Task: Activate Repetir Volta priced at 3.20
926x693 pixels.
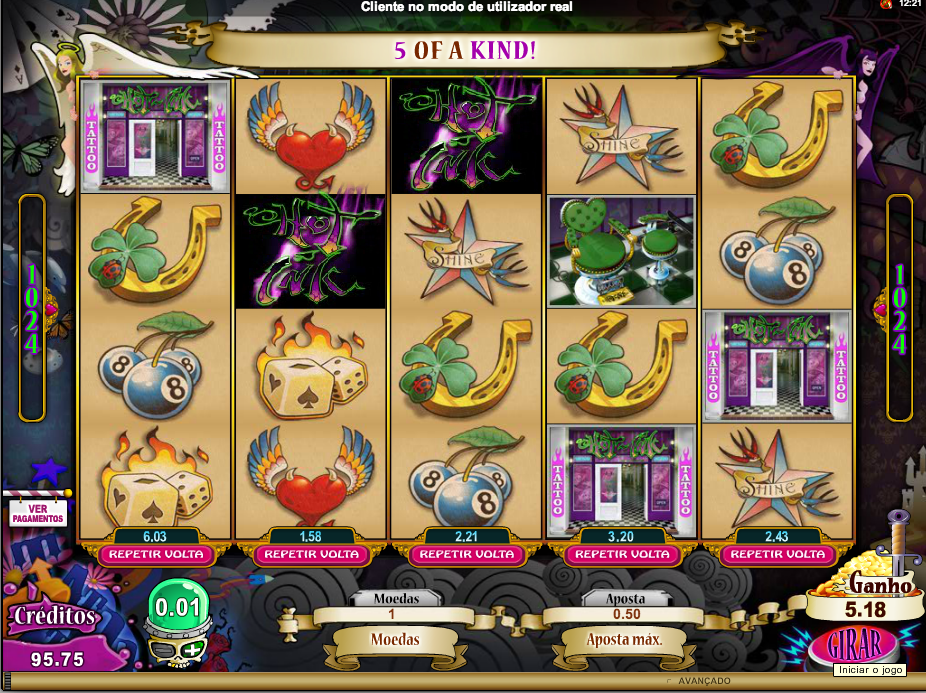Action: tap(623, 554)
